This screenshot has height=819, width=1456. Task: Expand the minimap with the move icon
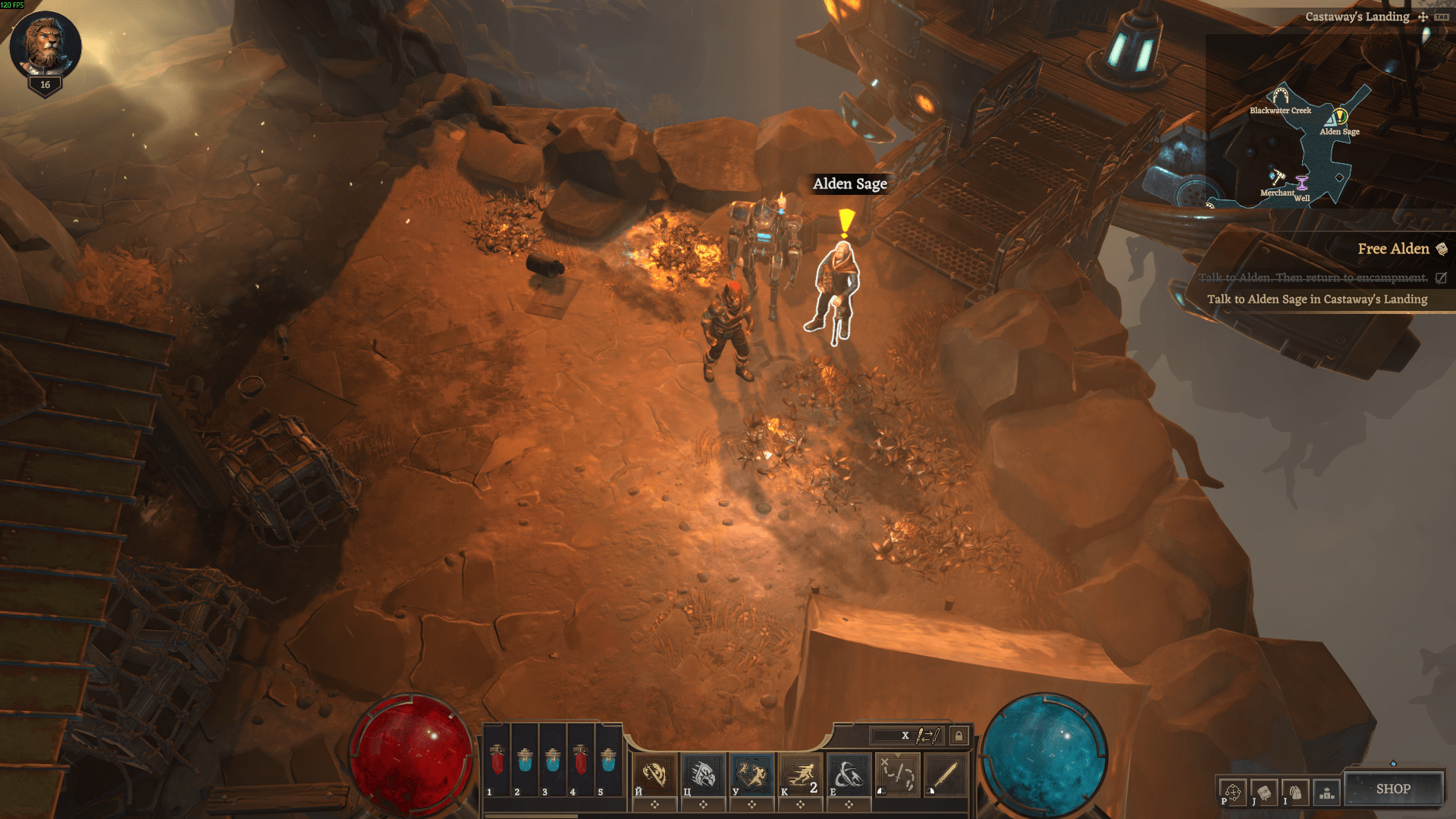(x=1423, y=17)
